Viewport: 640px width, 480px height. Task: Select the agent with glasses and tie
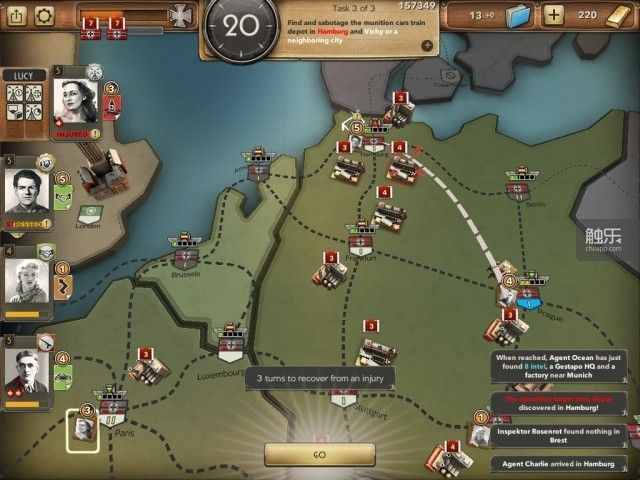27,372
